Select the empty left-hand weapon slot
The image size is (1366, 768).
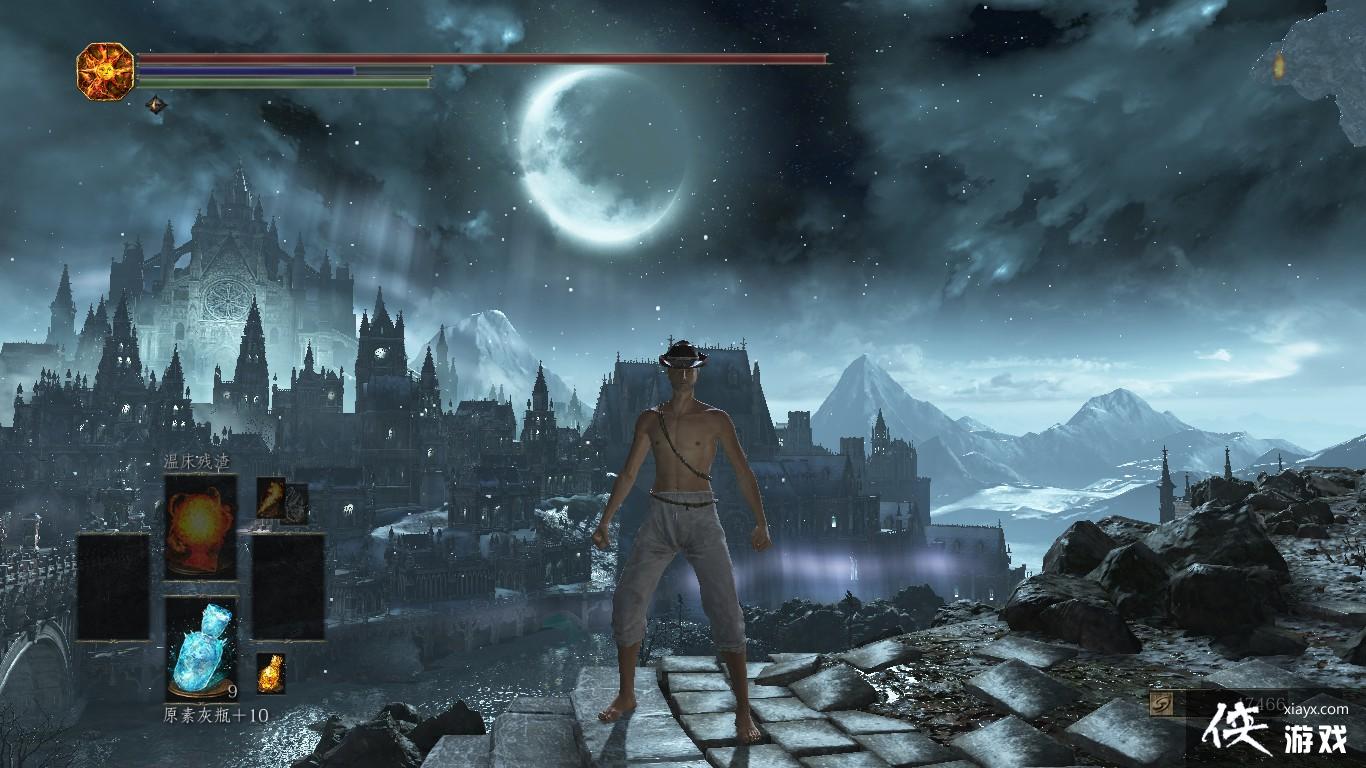113,587
